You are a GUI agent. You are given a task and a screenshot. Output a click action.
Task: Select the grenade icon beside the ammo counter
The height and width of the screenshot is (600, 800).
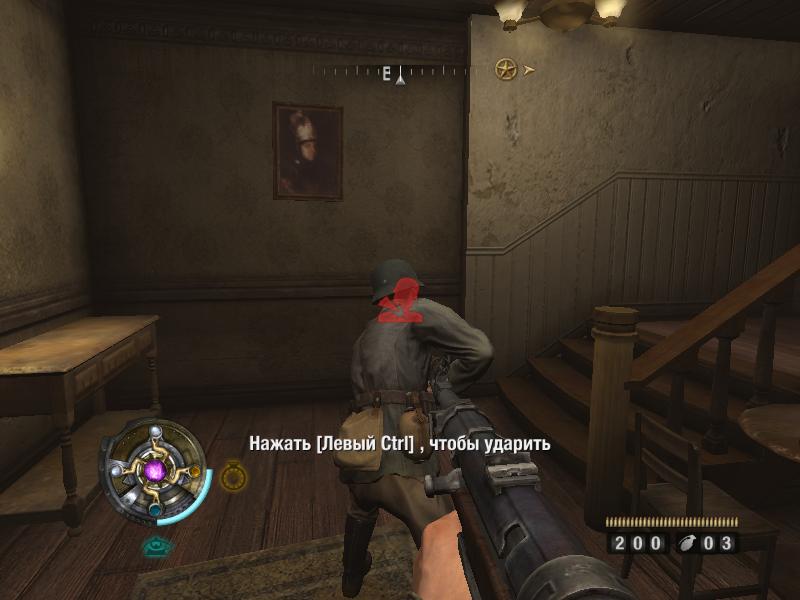685,544
